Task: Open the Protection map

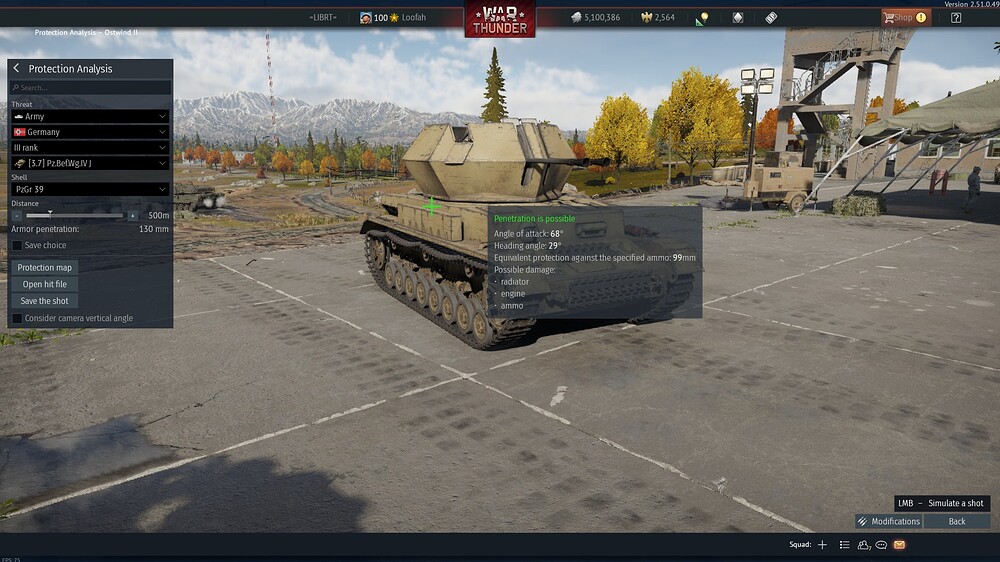Action: 45,268
